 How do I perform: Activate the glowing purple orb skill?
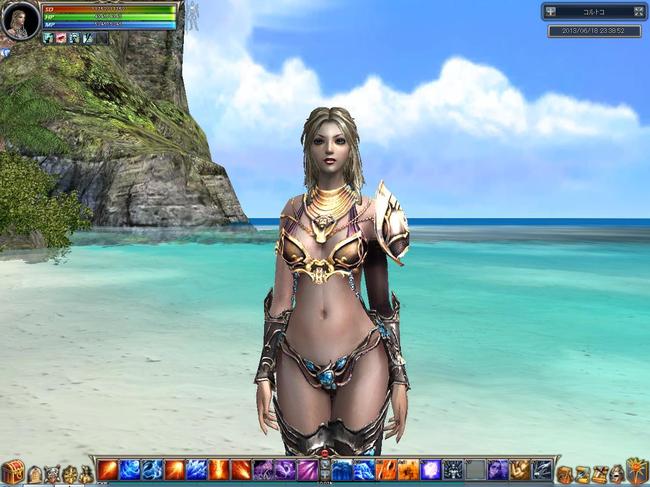[x=430, y=470]
